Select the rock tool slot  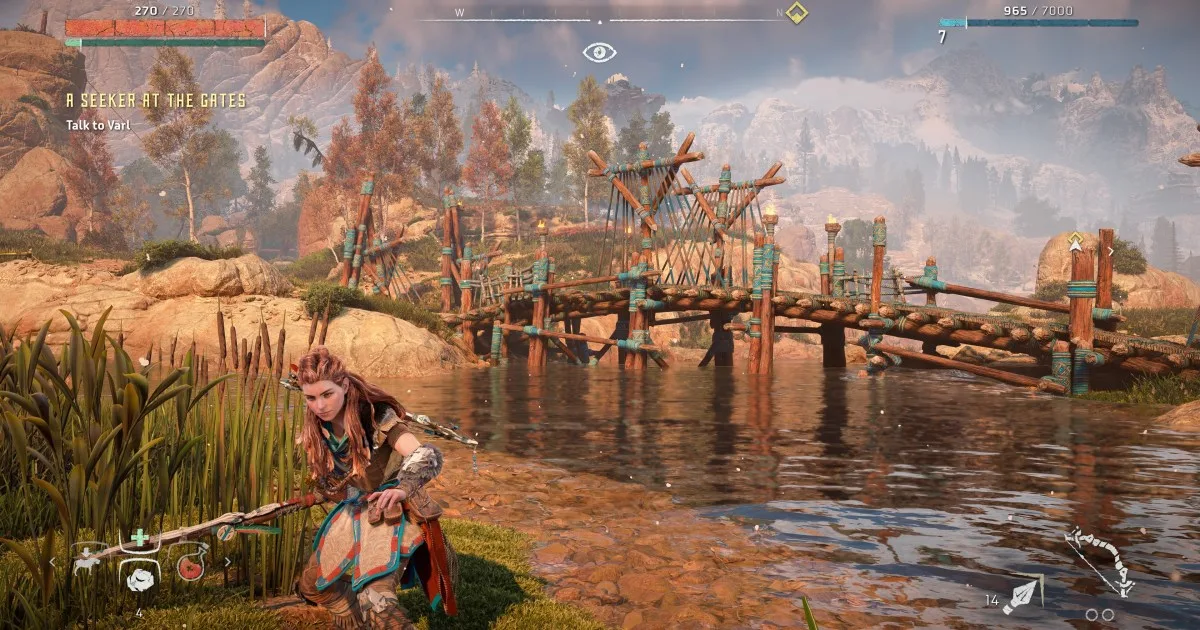[x=139, y=580]
